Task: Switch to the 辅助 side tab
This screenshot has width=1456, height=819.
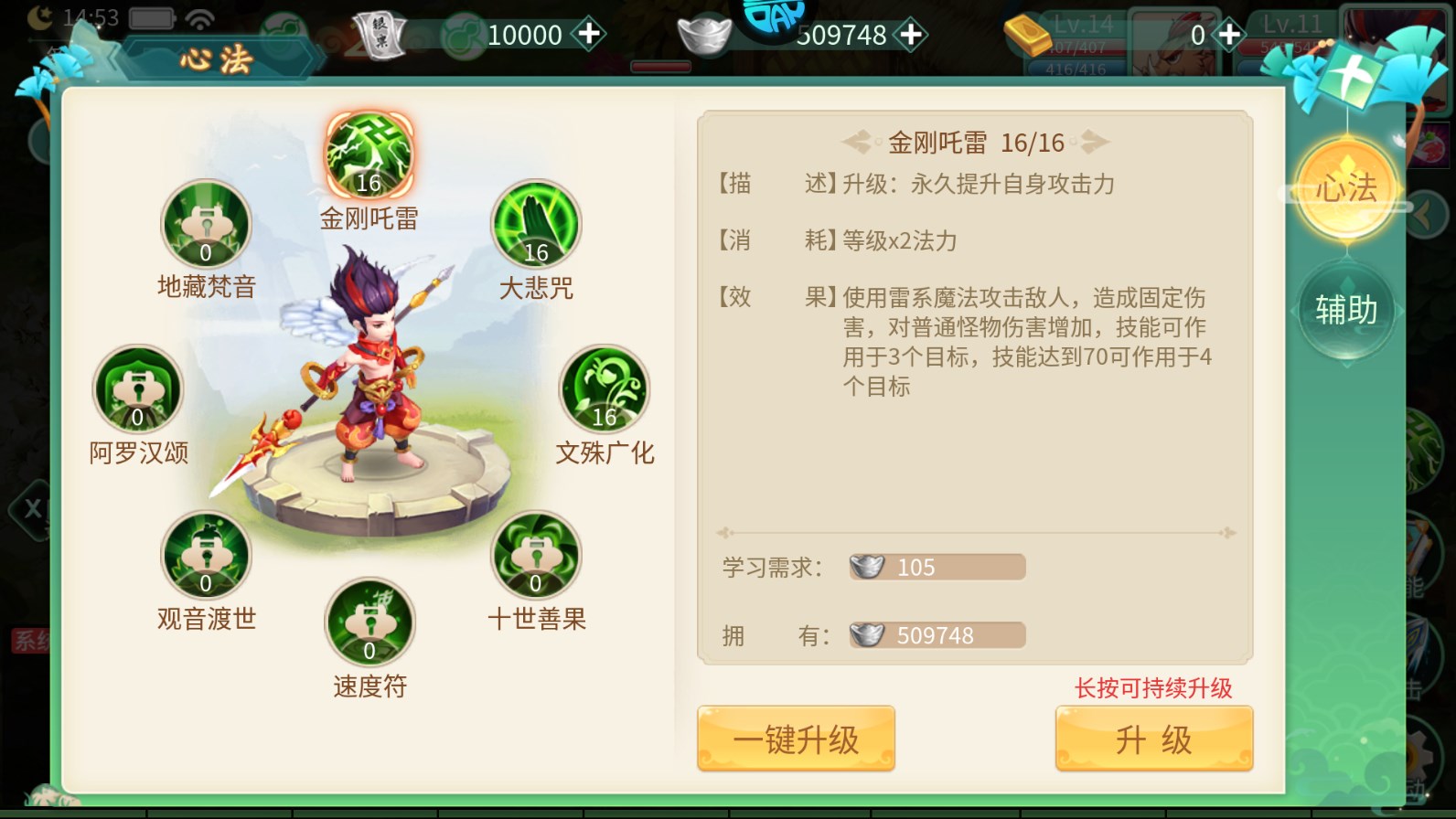Action: [x=1346, y=311]
